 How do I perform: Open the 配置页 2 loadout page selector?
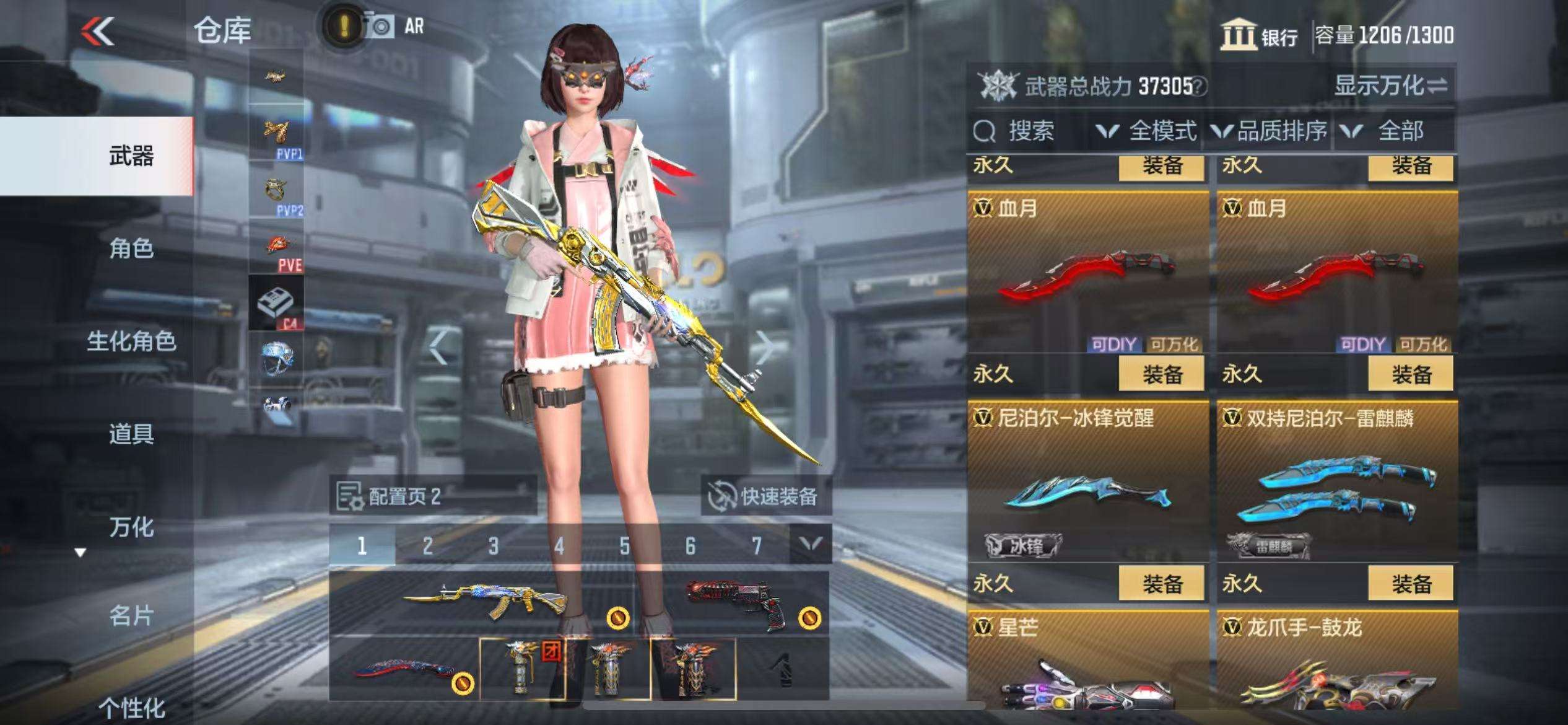pos(432,496)
